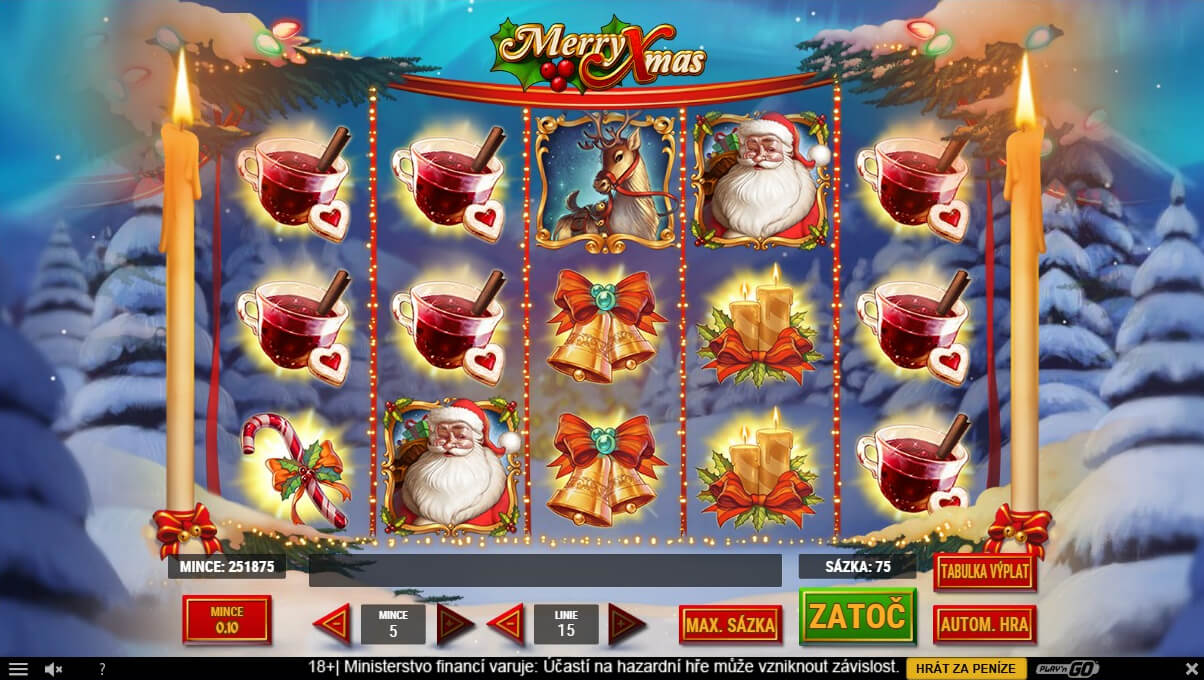This screenshot has height=680, width=1204.
Task: Start AUTOM. HRA auto play
Action: 984,625
